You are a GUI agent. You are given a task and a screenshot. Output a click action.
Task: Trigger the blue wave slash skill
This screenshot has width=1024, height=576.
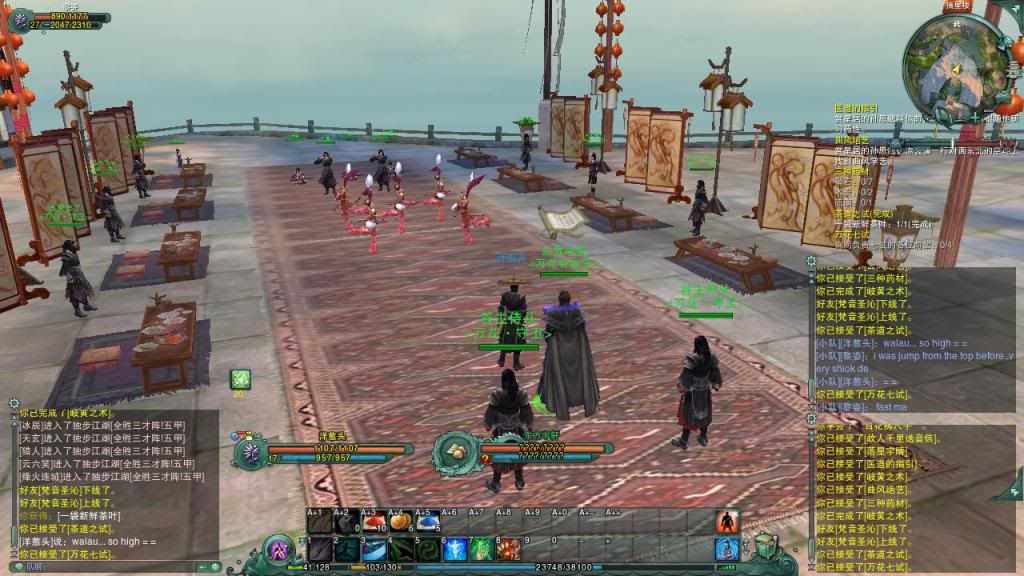point(373,549)
